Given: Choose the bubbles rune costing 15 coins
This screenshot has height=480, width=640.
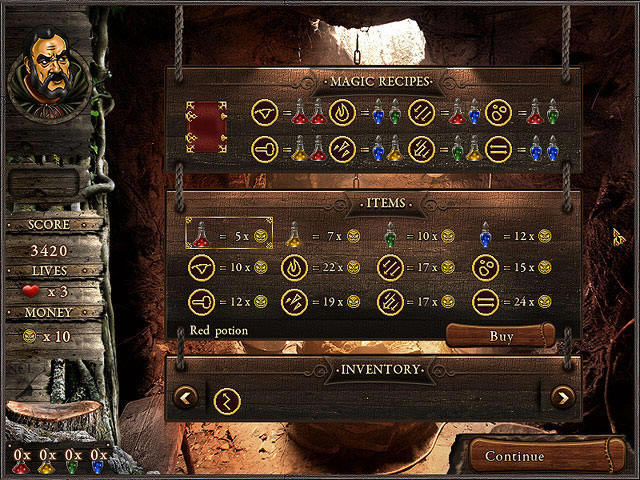Looking at the screenshot, I should click(485, 268).
